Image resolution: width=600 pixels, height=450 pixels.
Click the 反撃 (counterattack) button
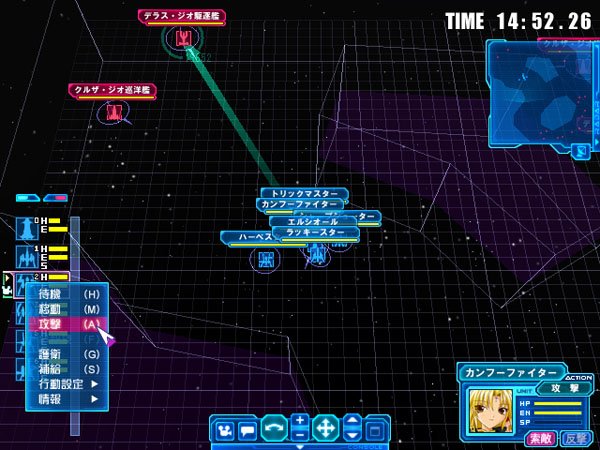575,438
